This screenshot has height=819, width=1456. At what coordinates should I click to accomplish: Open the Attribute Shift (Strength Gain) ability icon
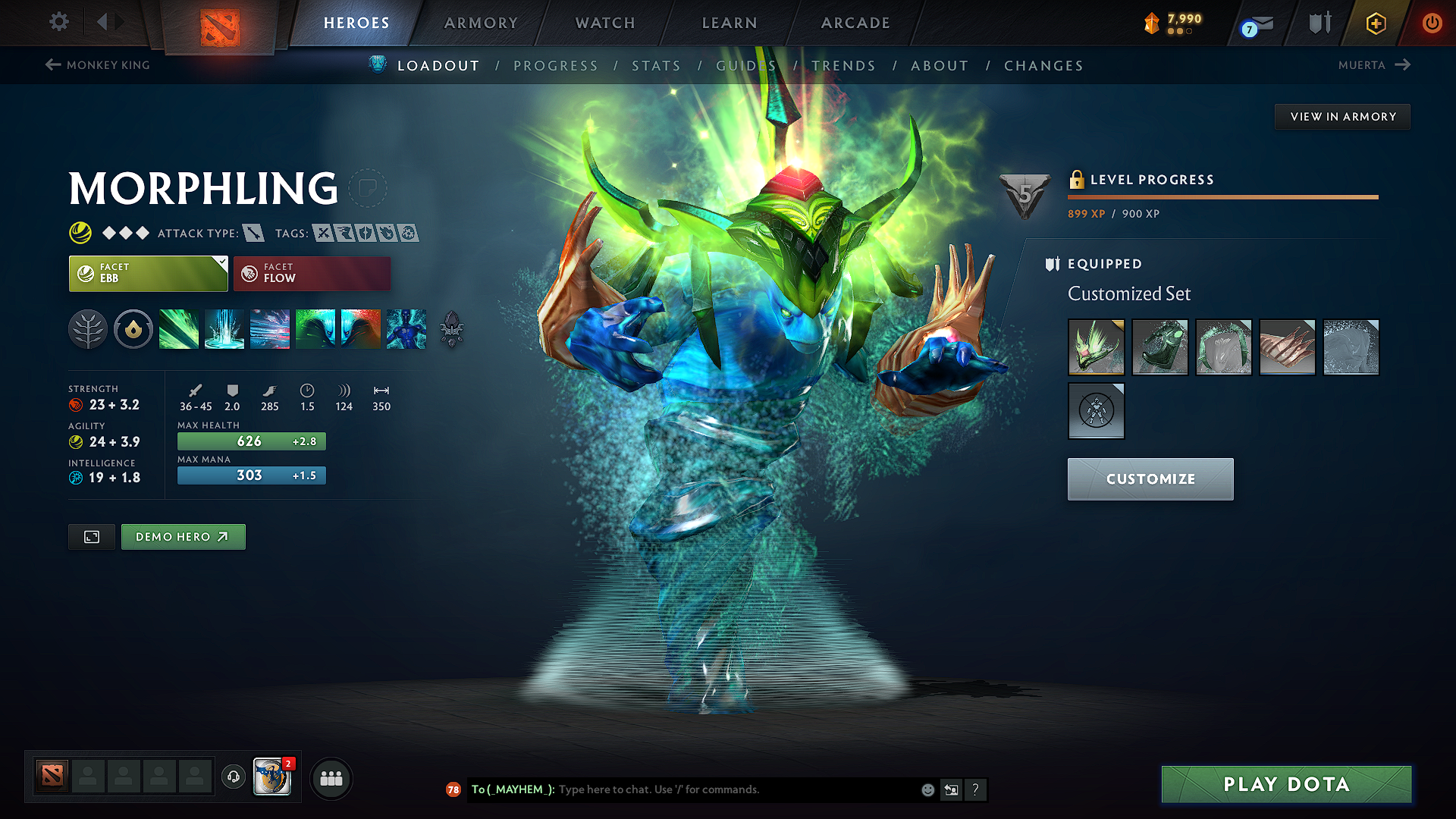coord(361,329)
